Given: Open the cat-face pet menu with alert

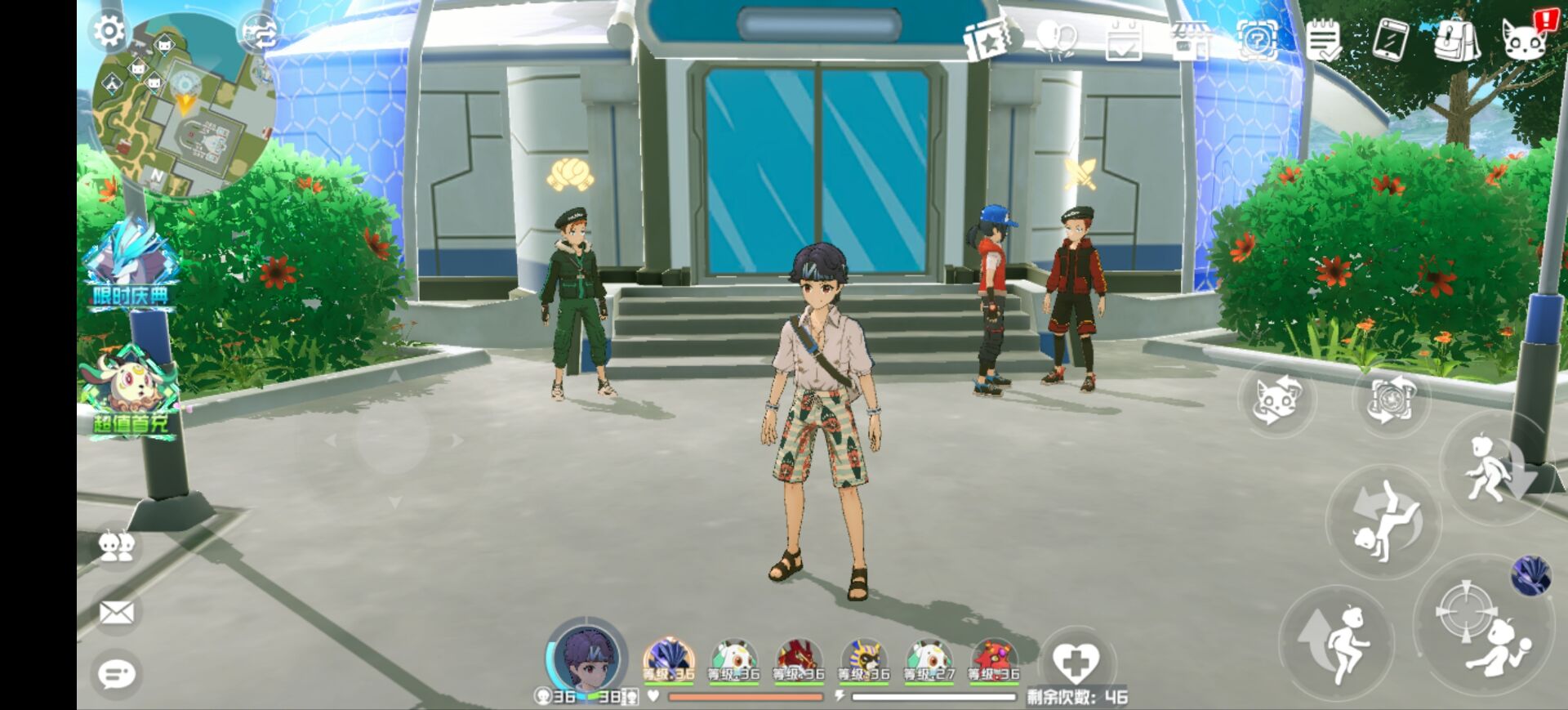Looking at the screenshot, I should tap(1525, 38).
